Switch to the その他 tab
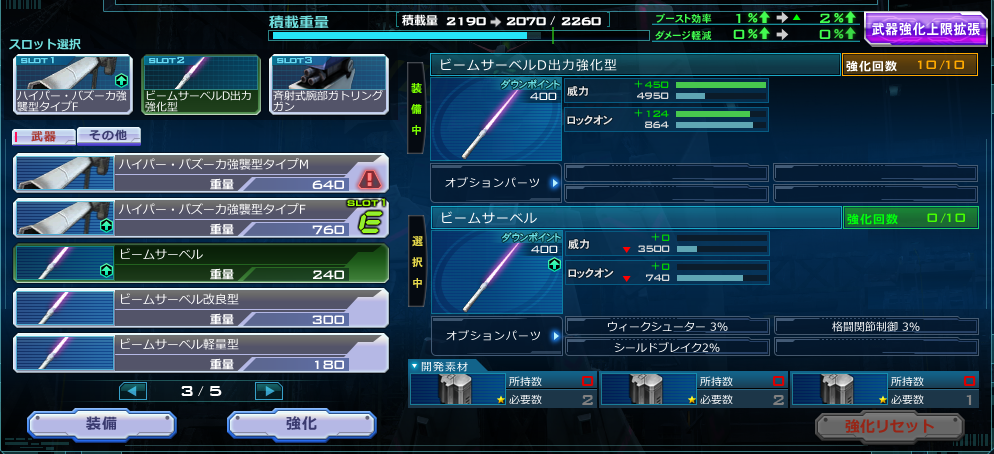 (x=109, y=136)
